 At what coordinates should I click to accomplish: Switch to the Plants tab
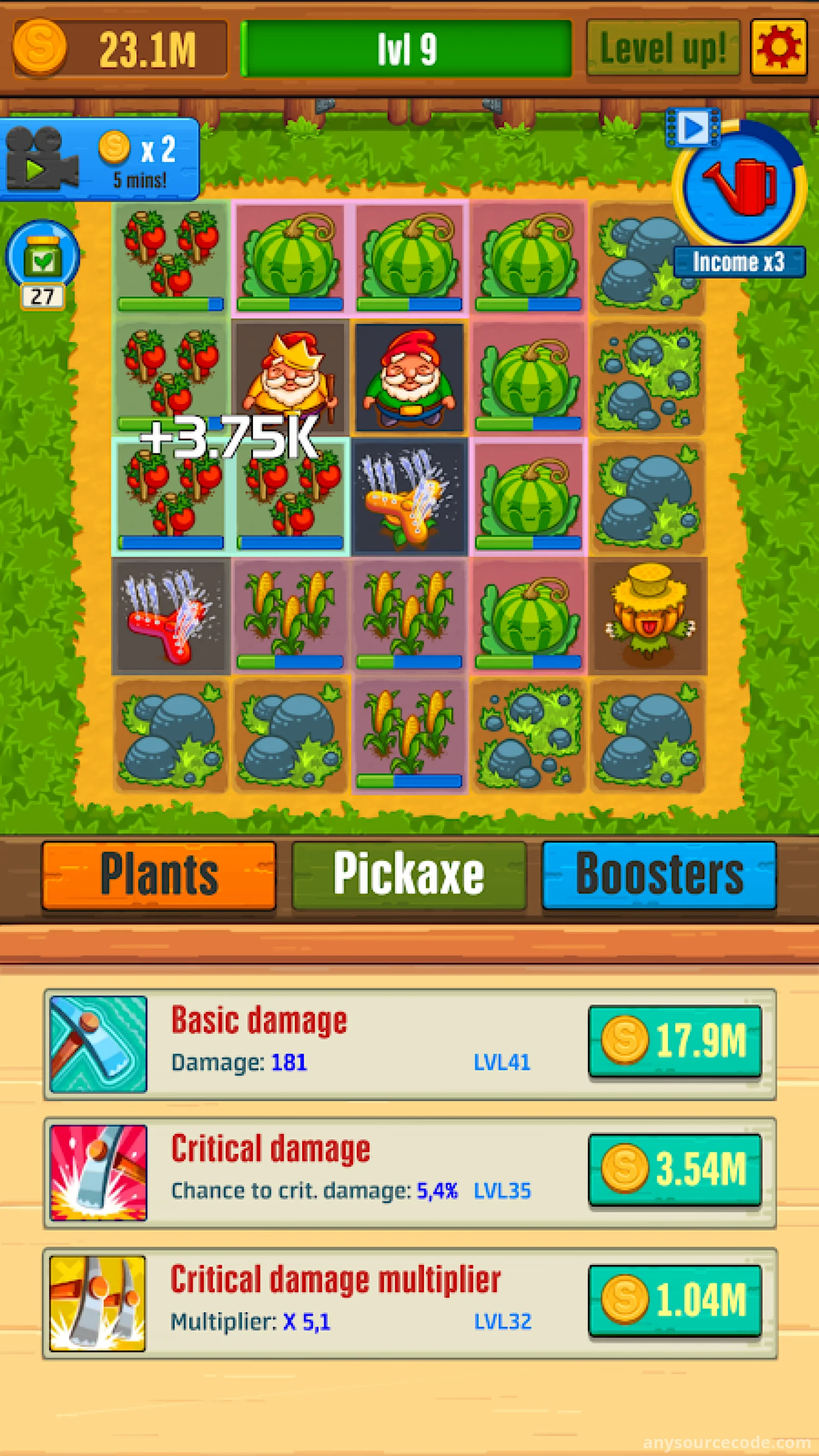[159, 874]
